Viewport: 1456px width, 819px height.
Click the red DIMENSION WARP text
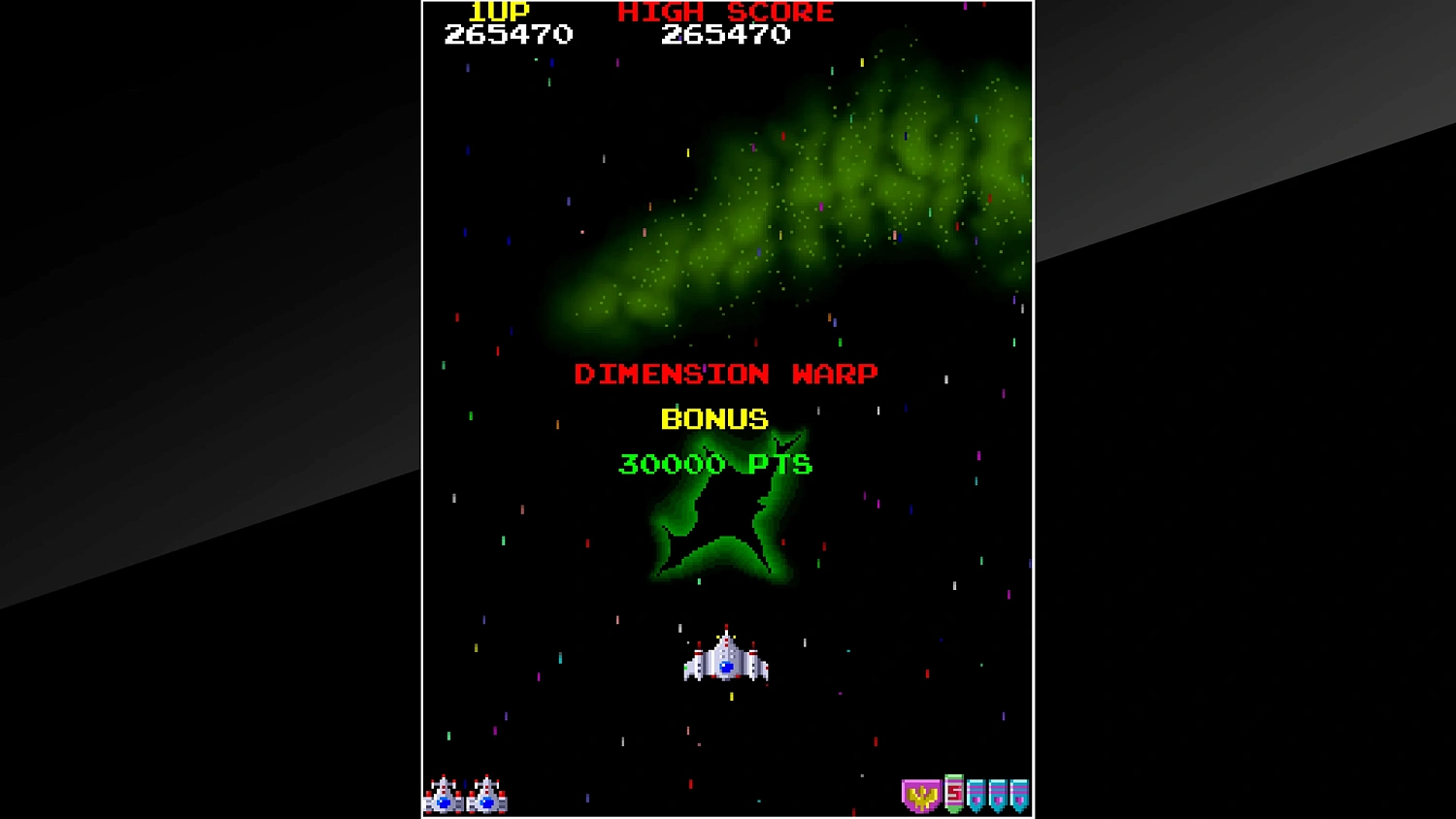click(726, 374)
